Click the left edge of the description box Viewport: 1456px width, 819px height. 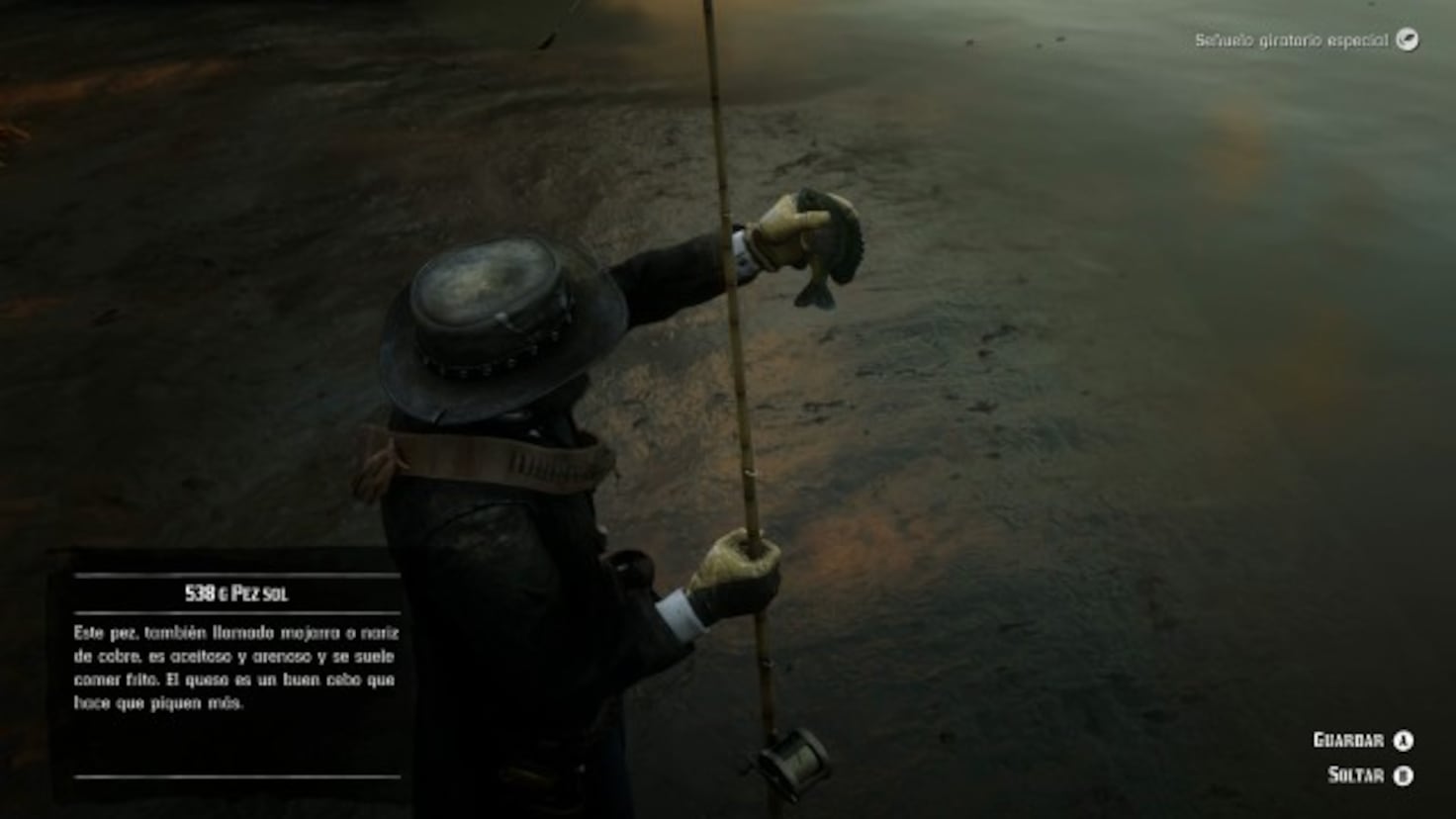tap(61, 682)
